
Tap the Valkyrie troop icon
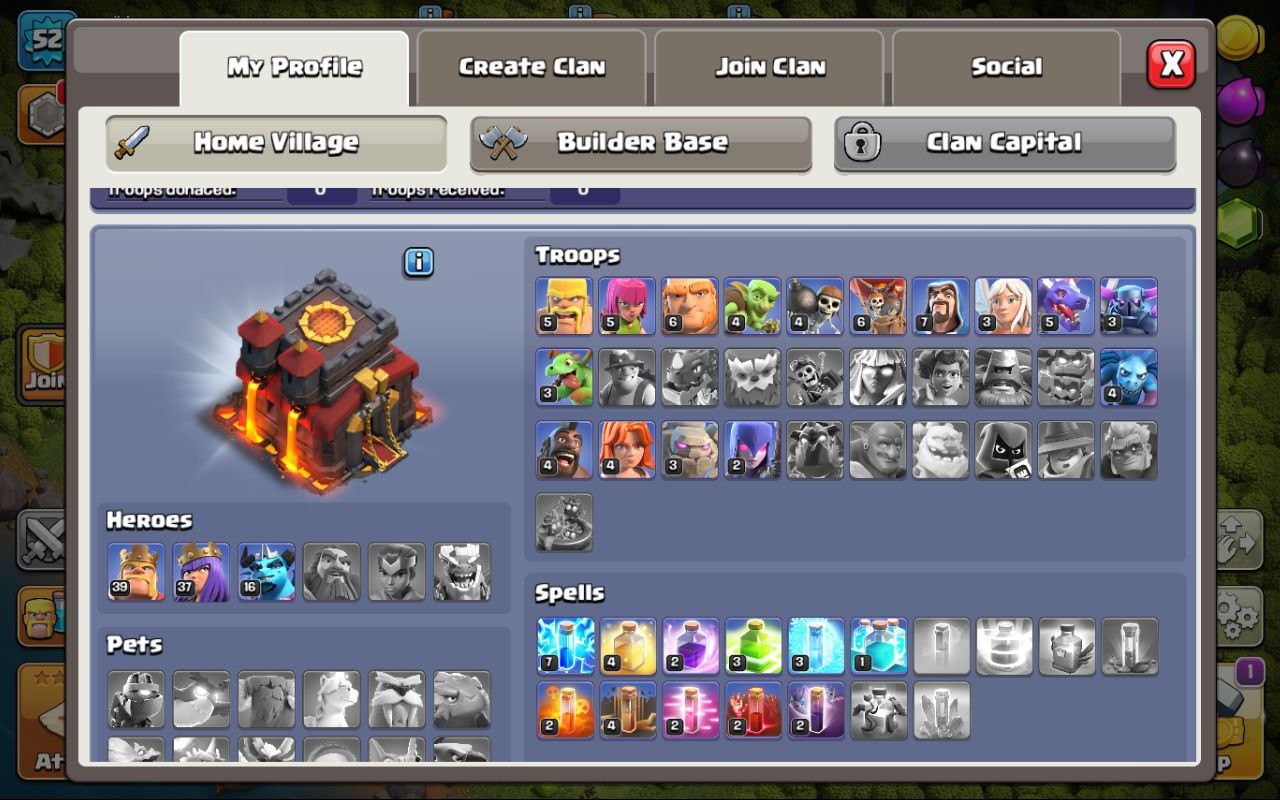[x=626, y=449]
